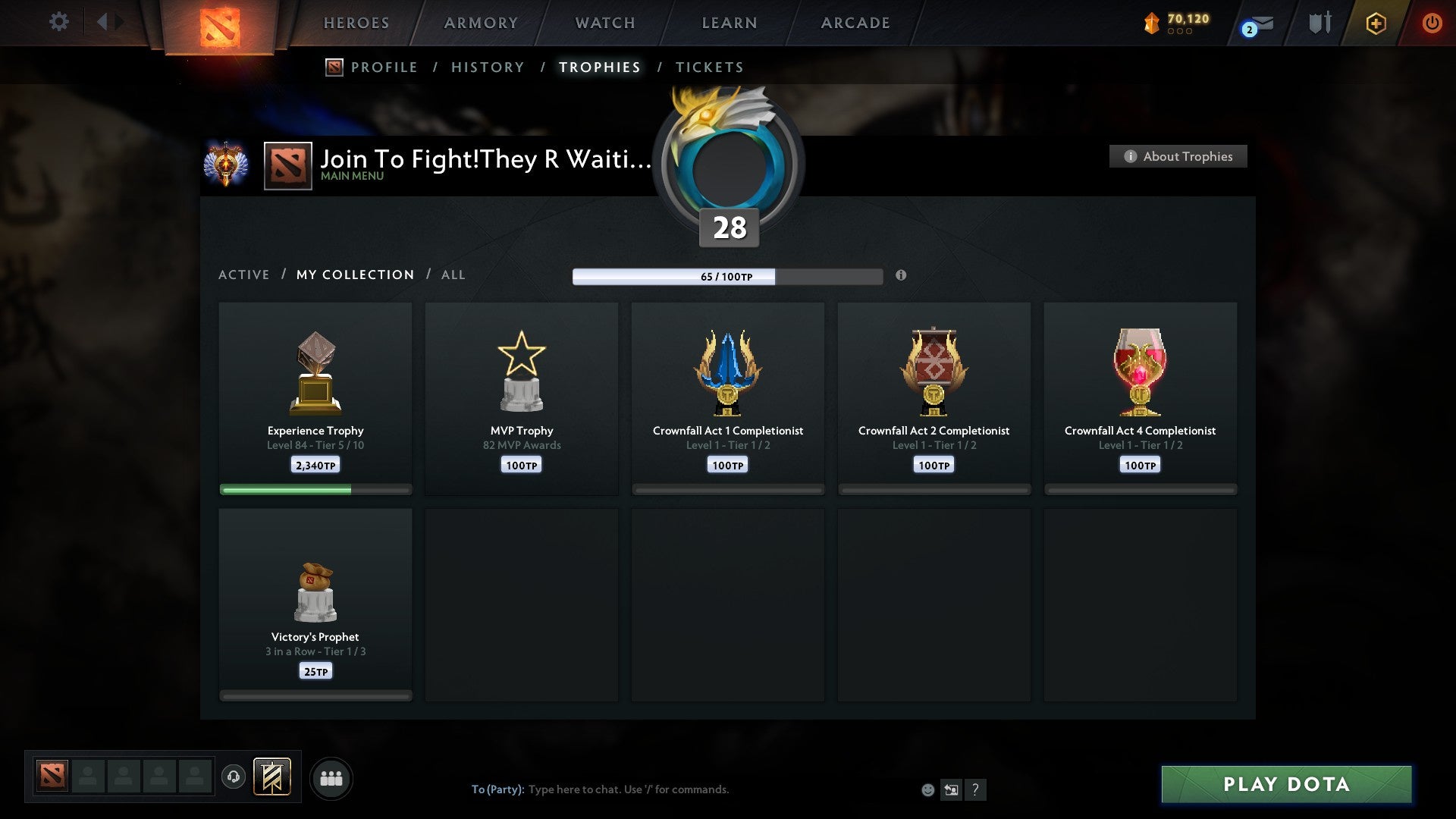Switch to the ARCADE menu
This screenshot has width=1456, height=819.
[x=855, y=22]
